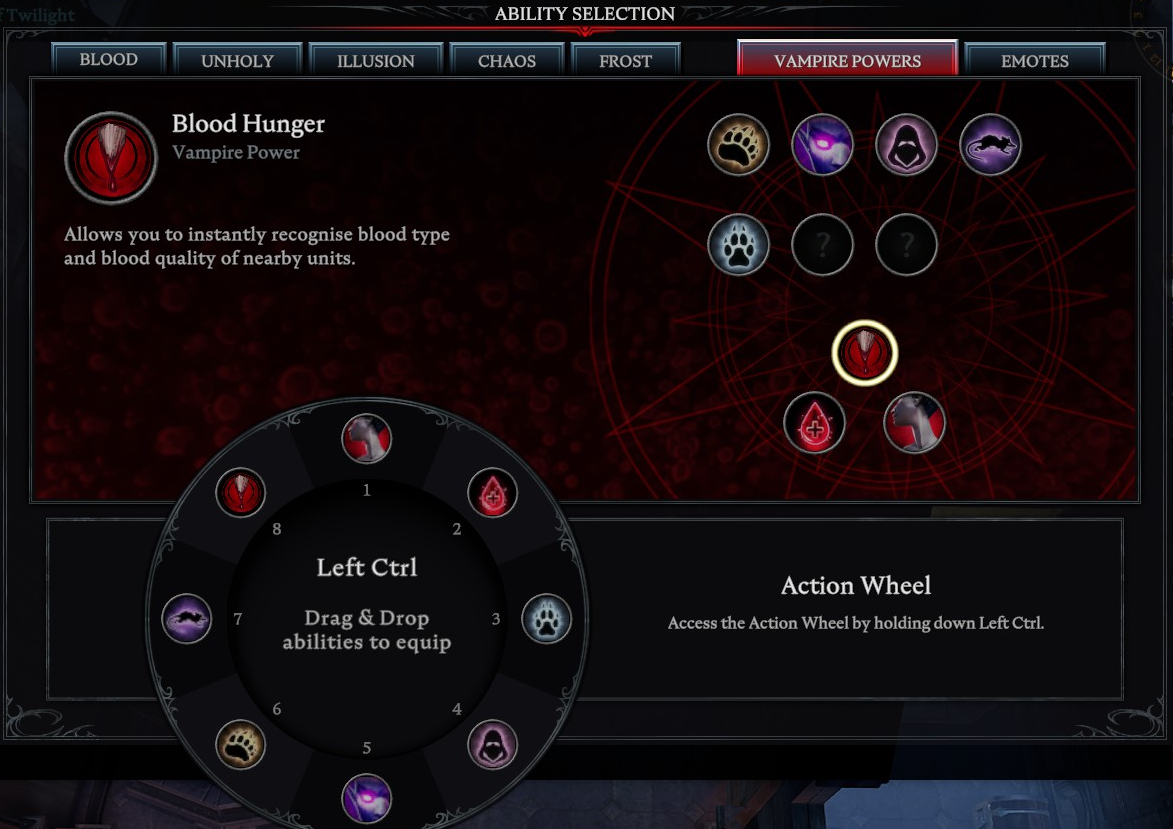The width and height of the screenshot is (1173, 829).
Task: Click action wheel slot 8 Blood Hunger
Action: [240, 492]
